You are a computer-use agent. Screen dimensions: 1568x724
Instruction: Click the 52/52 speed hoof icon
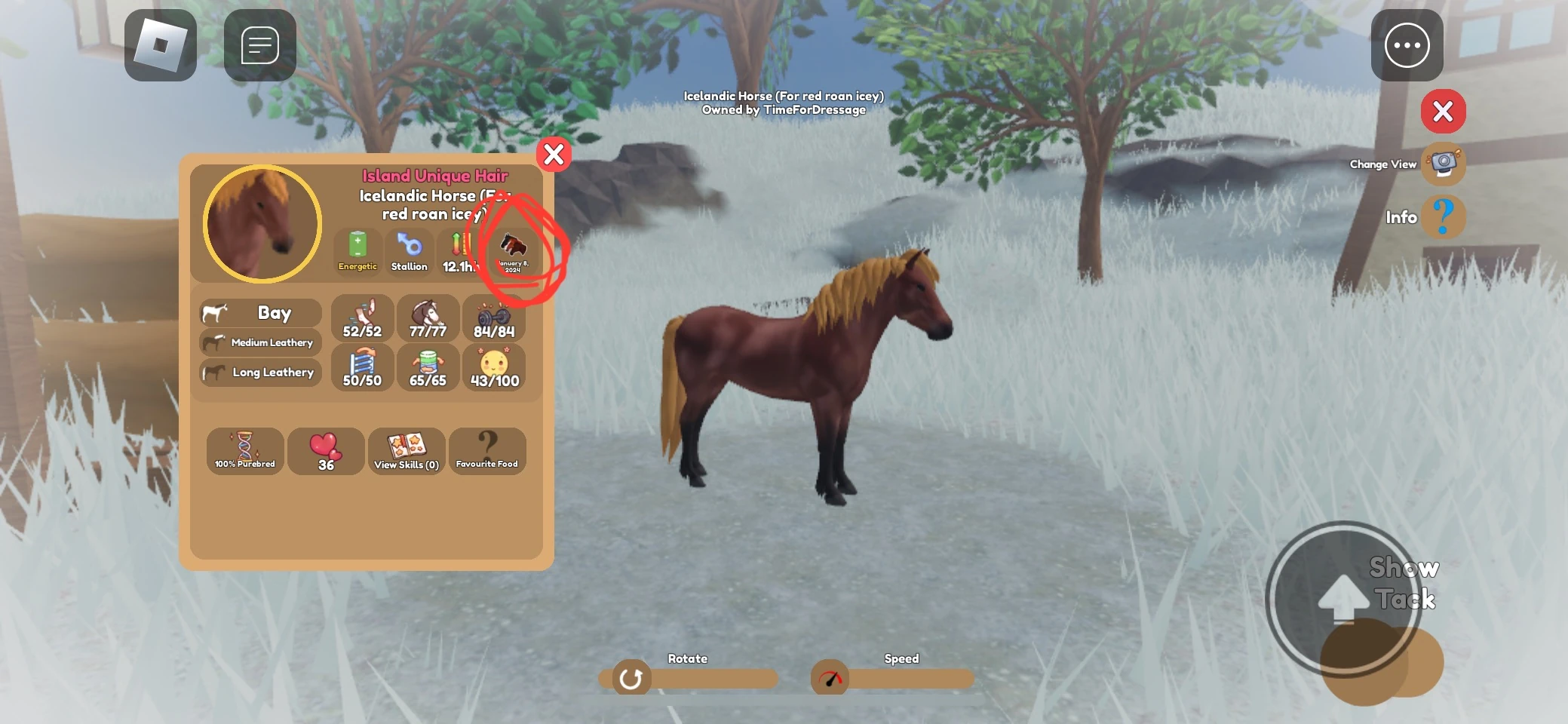(x=362, y=317)
